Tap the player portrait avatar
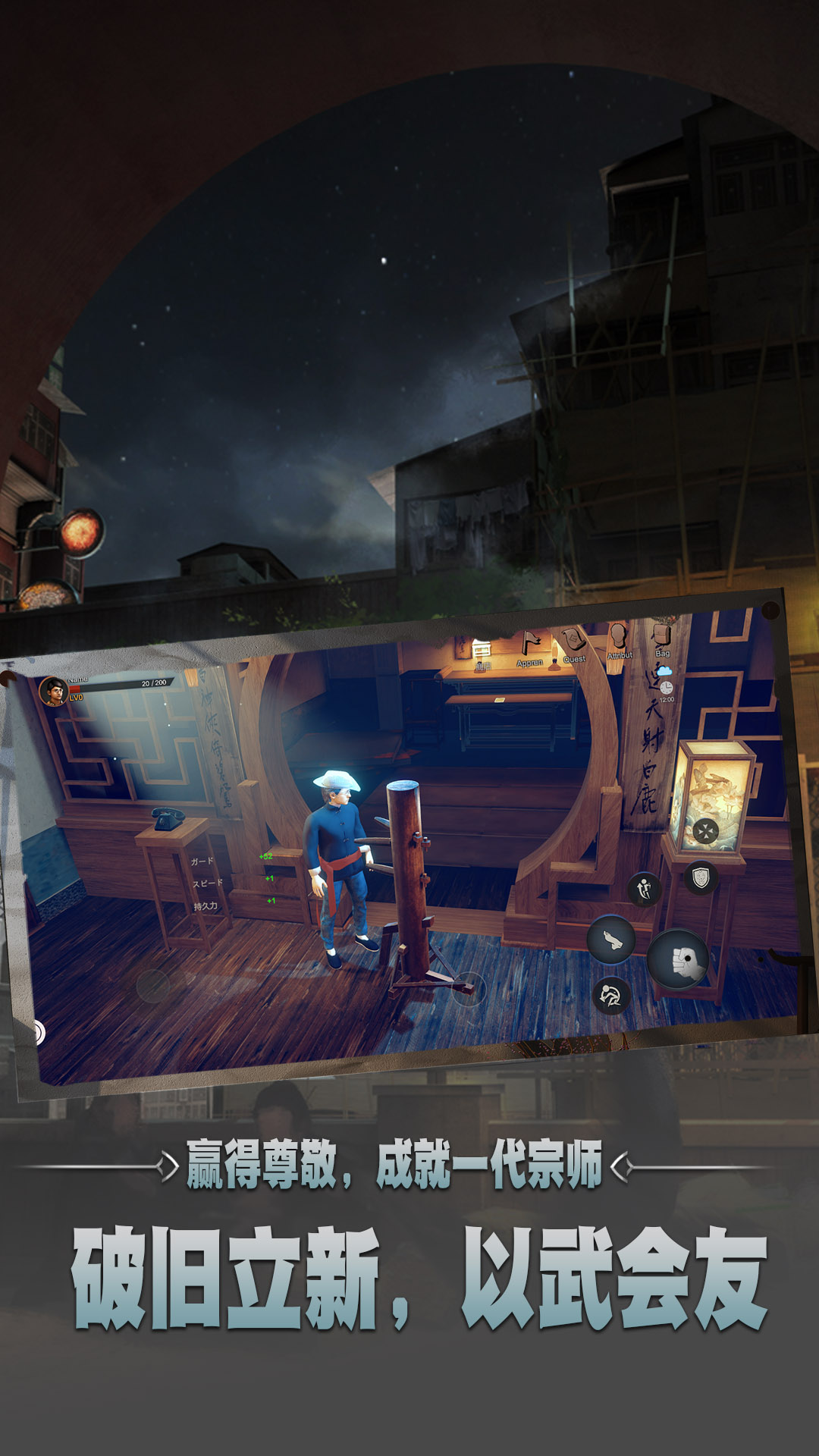Viewport: 819px width, 1456px height. click(53, 691)
